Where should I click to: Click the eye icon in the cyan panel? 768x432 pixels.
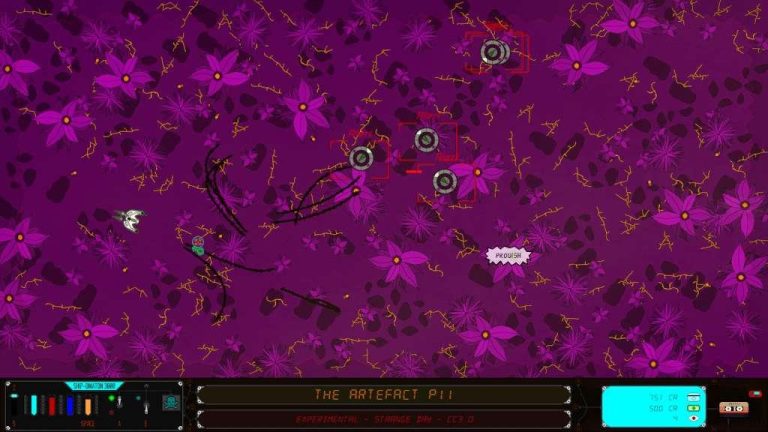pos(692,418)
